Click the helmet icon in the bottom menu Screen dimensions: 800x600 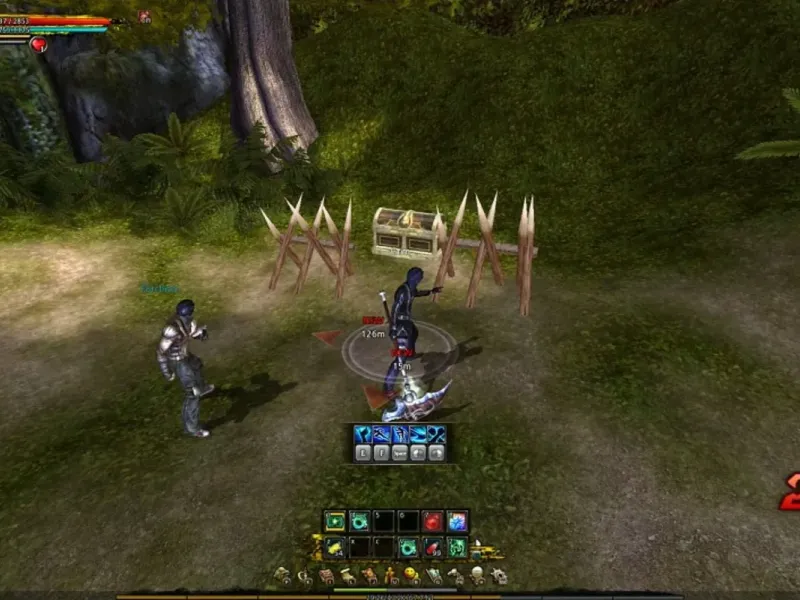(477, 576)
